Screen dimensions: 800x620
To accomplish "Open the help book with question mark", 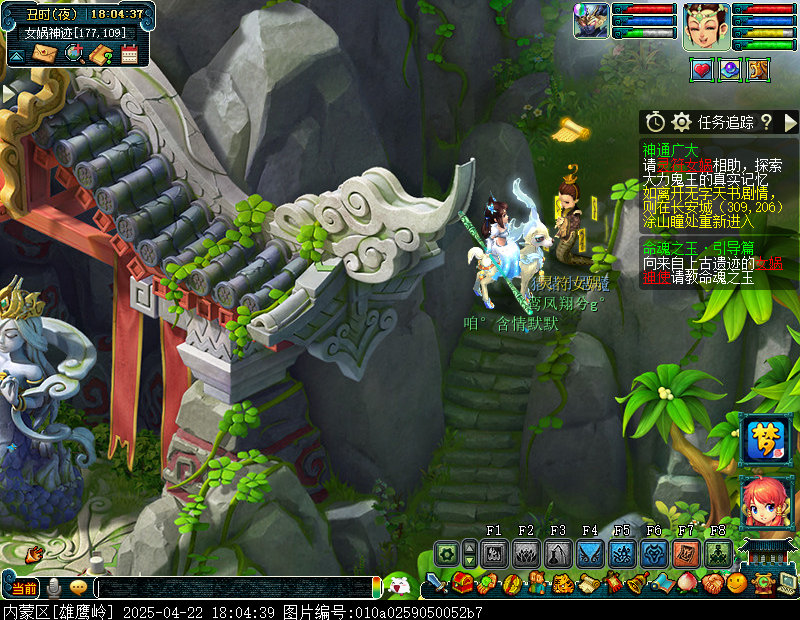I will (x=100, y=54).
